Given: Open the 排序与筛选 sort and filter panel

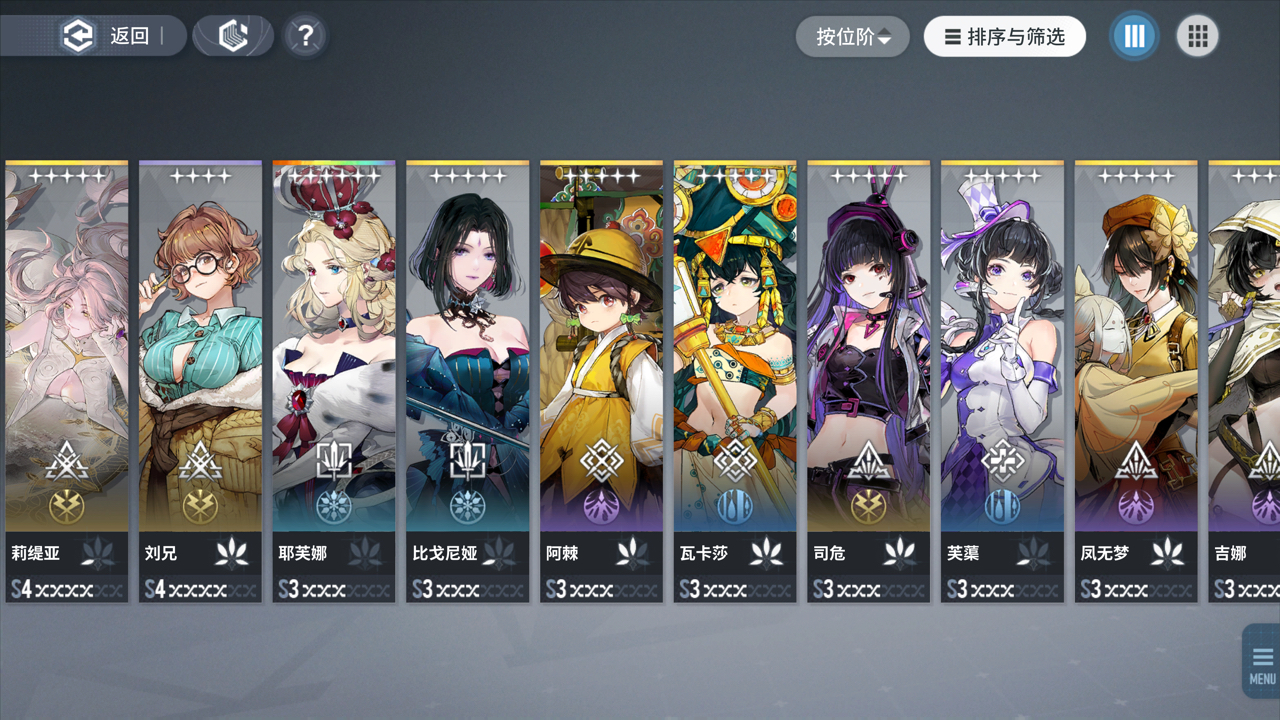Looking at the screenshot, I should pos(1004,37).
